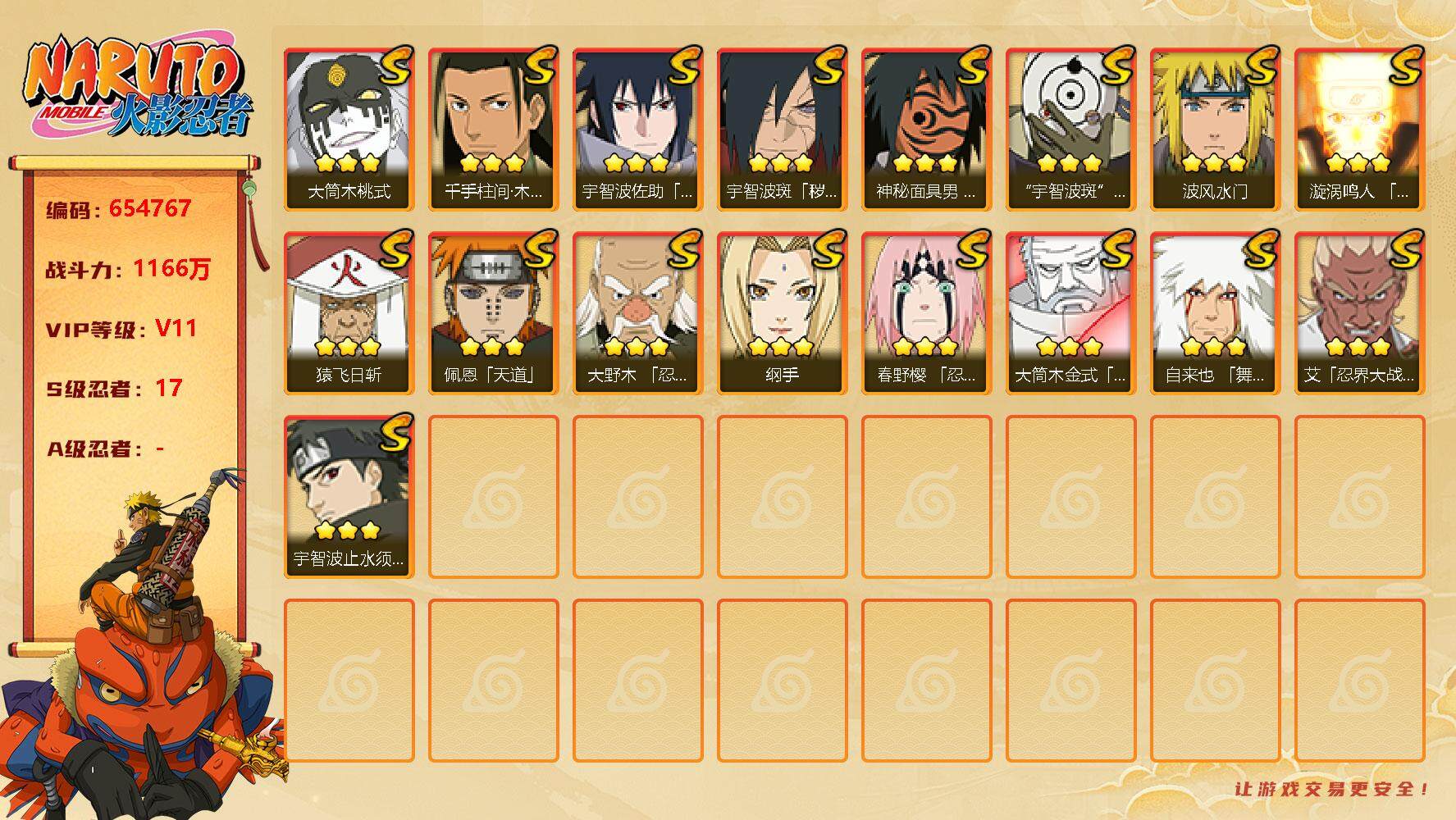1456x820 pixels.
Task: Select the 大筒木桃式 ninja card
Action: [x=349, y=129]
